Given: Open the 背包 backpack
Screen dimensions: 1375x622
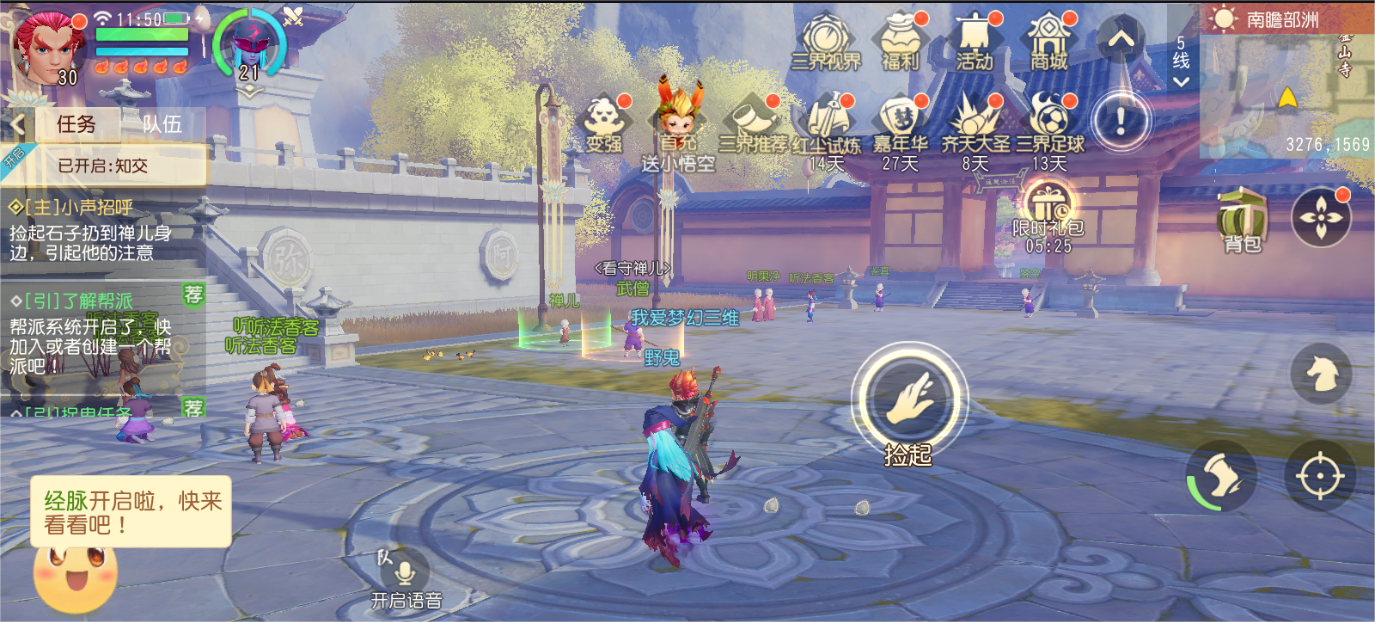Looking at the screenshot, I should click(x=1241, y=217).
